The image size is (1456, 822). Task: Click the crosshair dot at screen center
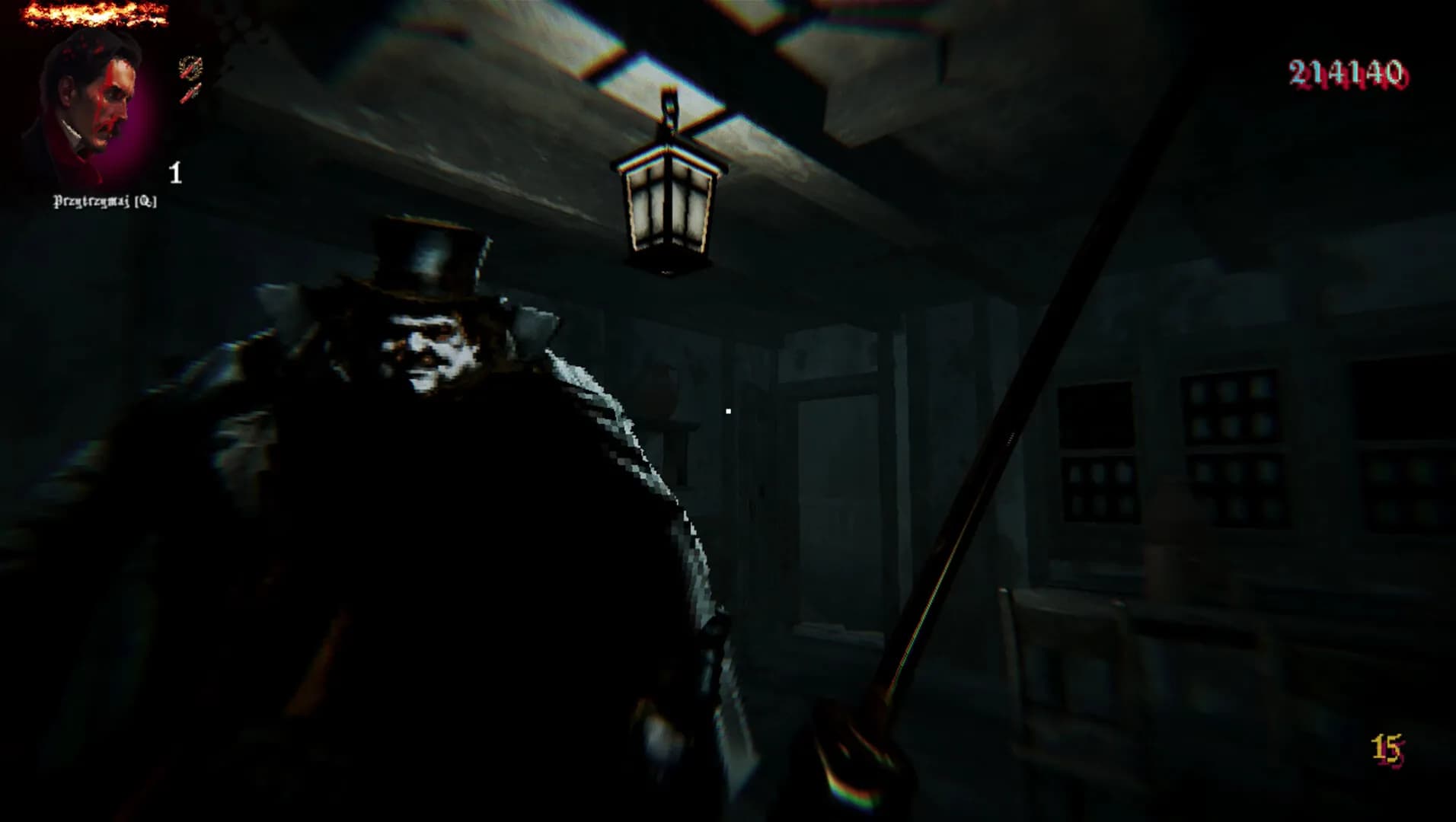728,411
